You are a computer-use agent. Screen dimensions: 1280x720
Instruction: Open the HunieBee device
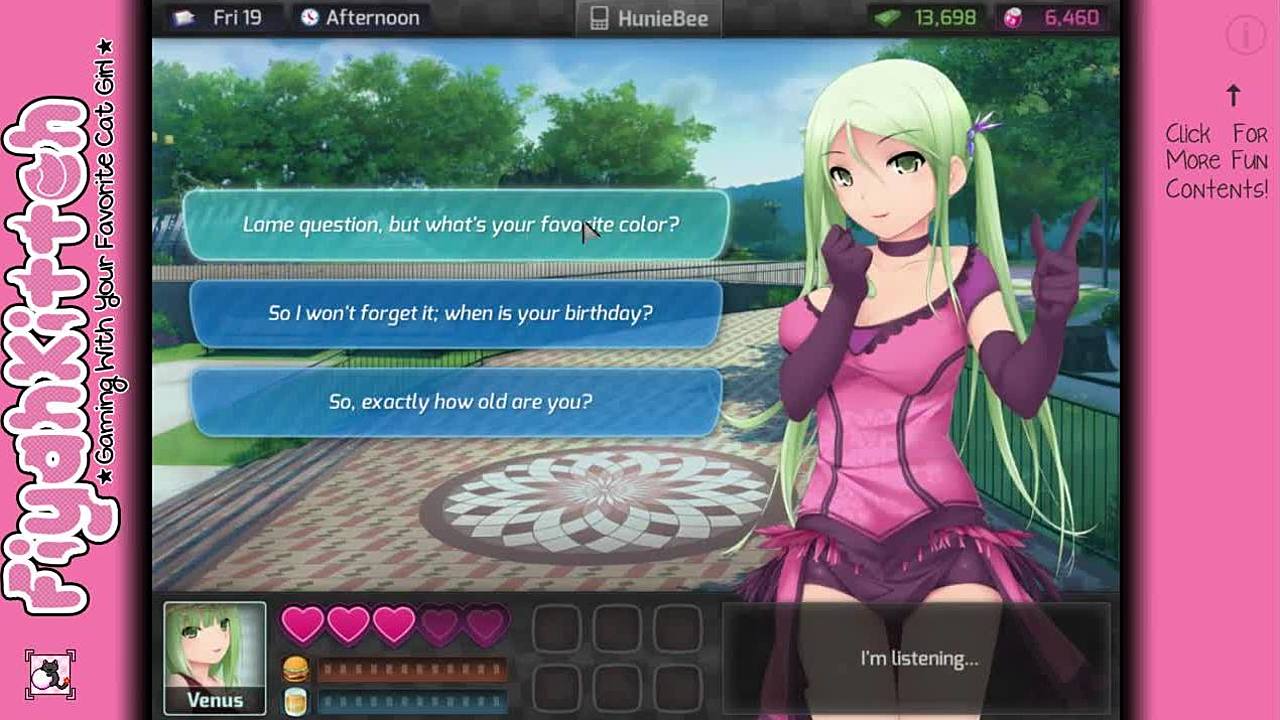pyautogui.click(x=649, y=18)
